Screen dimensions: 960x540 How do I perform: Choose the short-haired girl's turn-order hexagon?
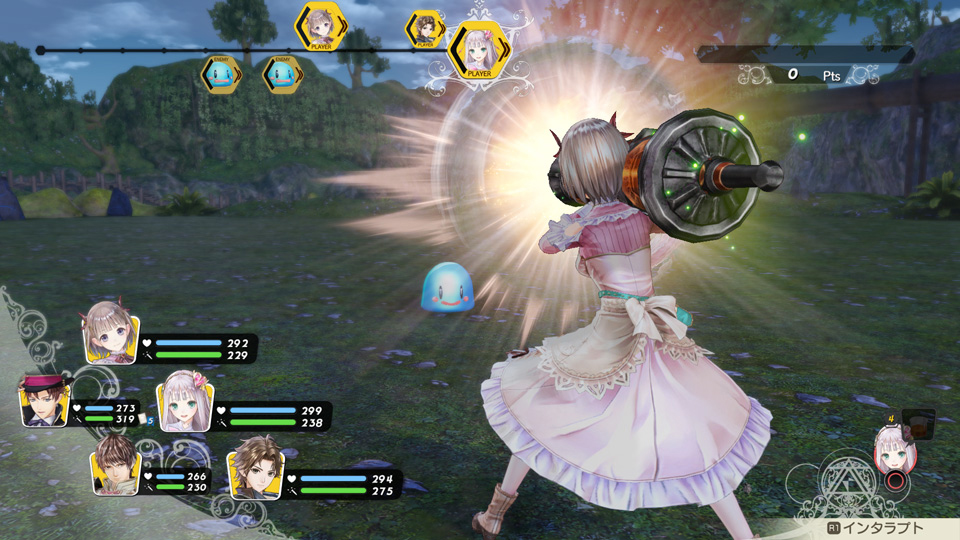click(x=321, y=26)
